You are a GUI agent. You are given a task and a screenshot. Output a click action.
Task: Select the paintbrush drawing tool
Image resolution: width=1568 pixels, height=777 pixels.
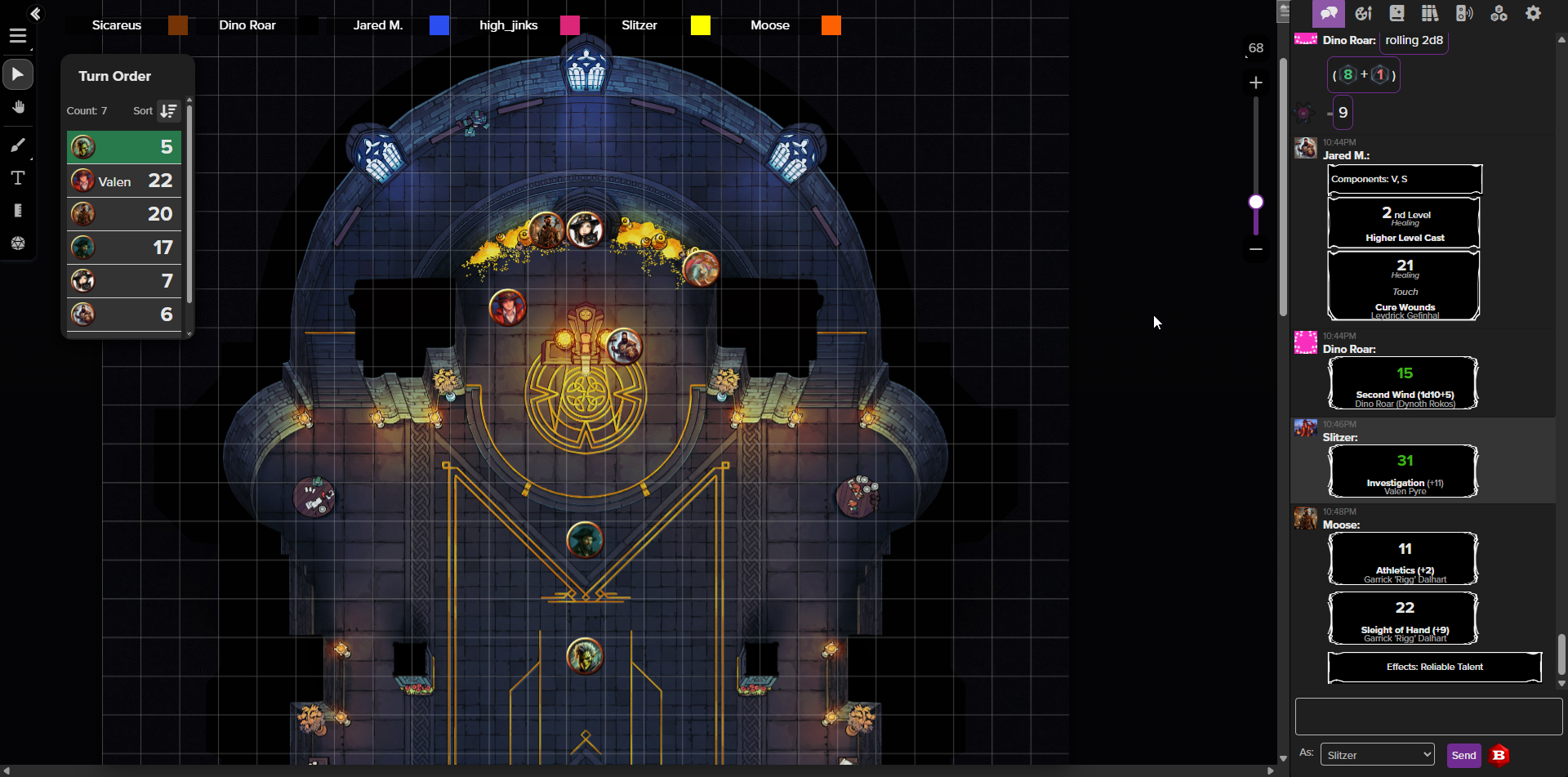pos(18,145)
